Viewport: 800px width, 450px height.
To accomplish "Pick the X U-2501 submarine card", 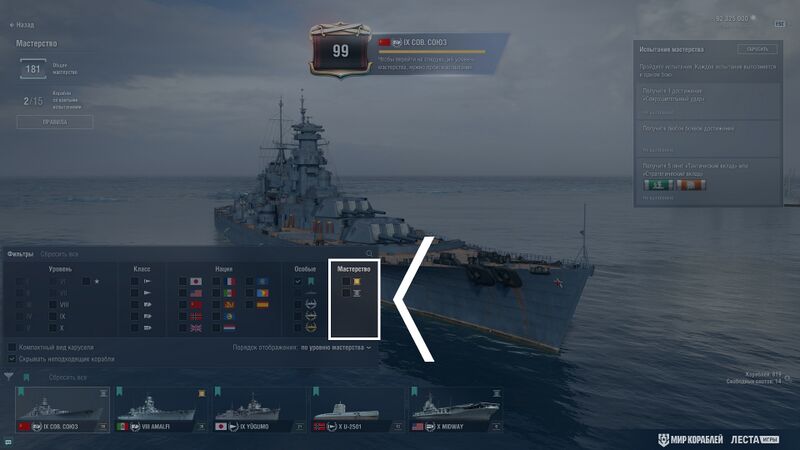I will coord(355,411).
